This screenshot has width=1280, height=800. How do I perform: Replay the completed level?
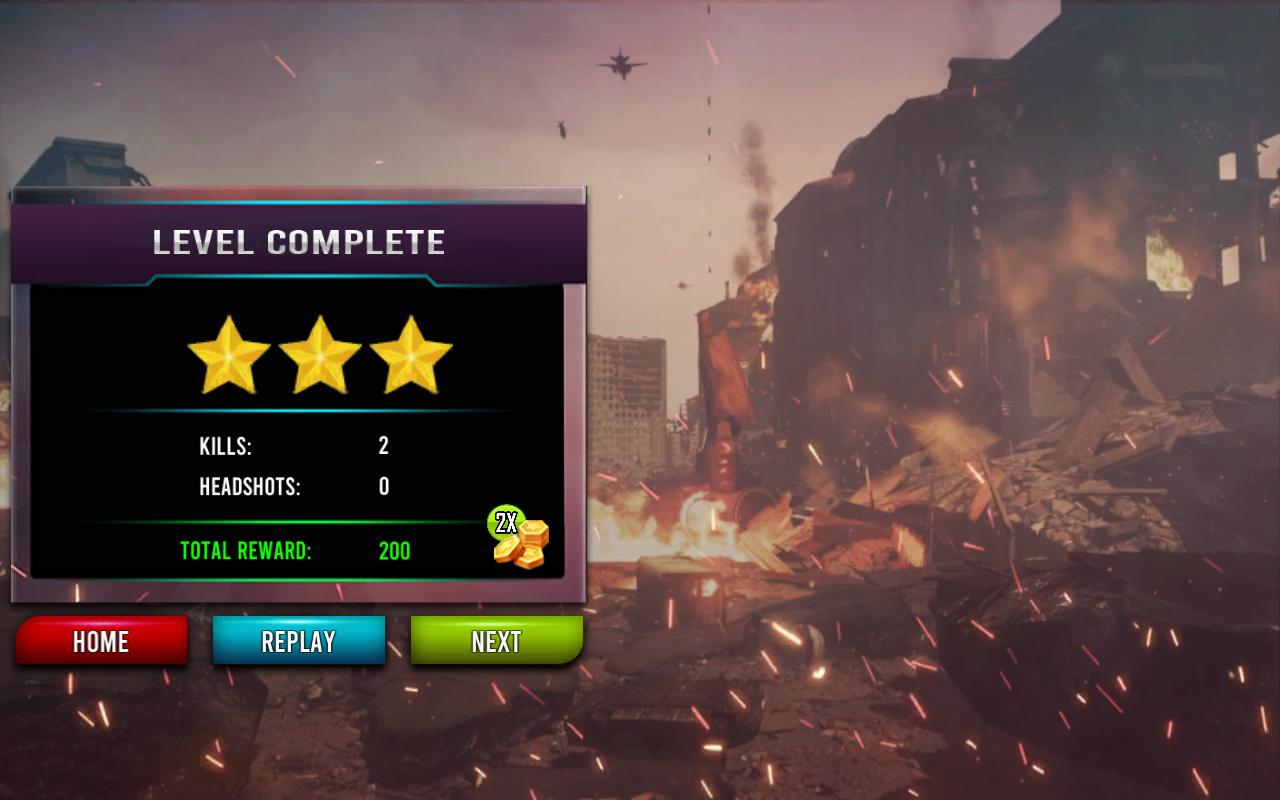click(x=298, y=641)
